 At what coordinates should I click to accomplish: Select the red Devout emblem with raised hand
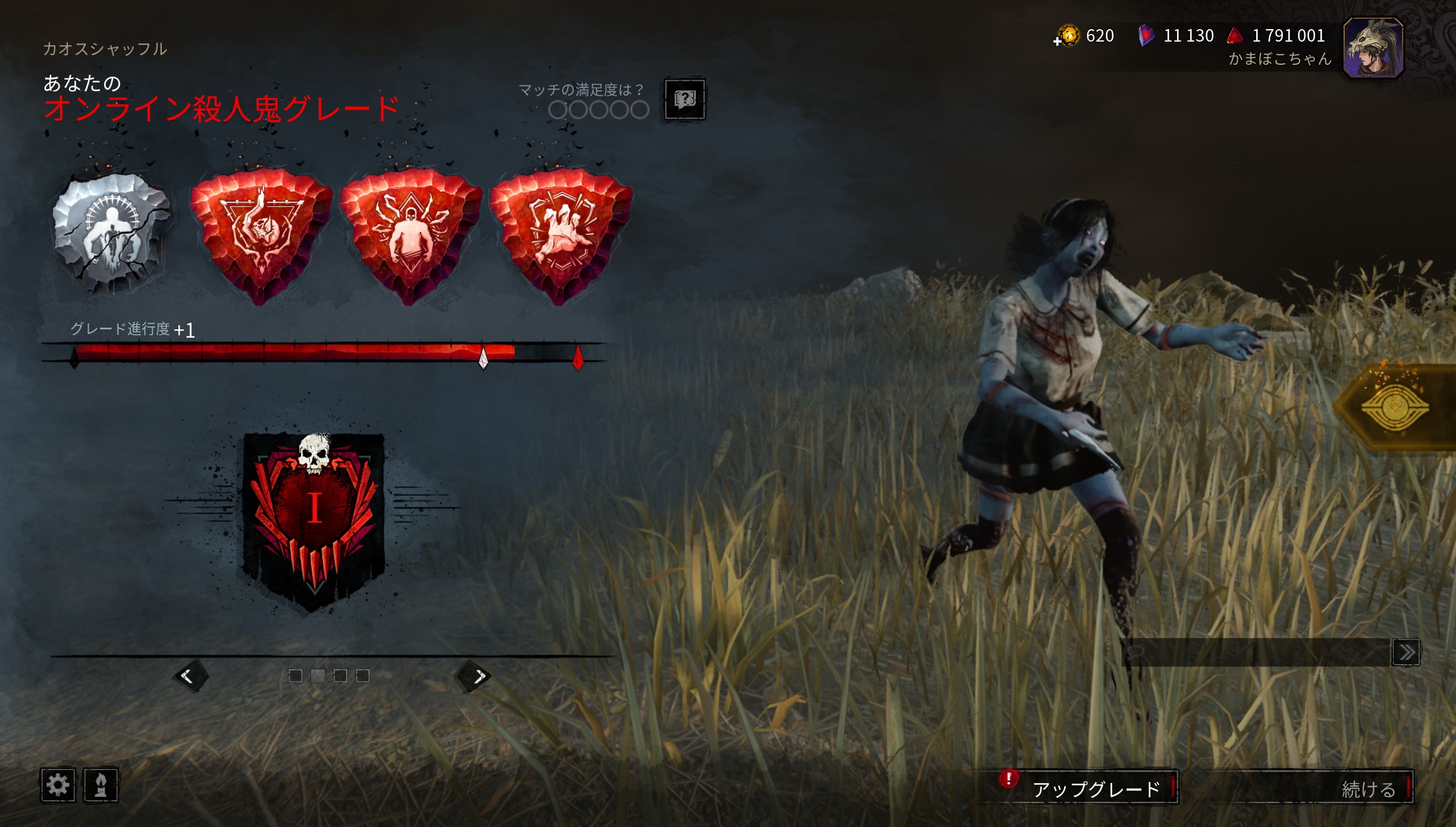261,235
